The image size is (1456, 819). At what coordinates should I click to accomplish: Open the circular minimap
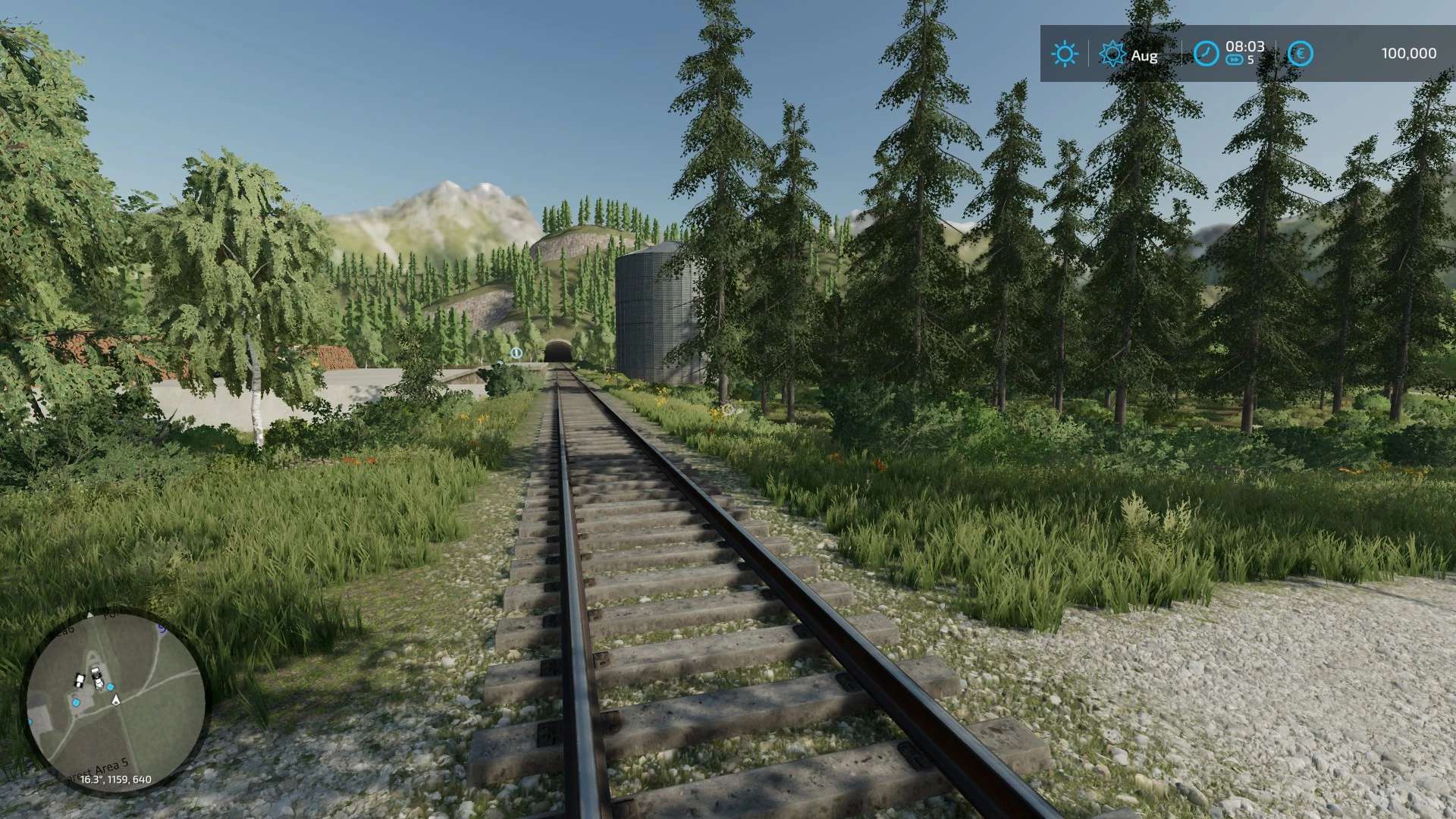click(x=115, y=698)
